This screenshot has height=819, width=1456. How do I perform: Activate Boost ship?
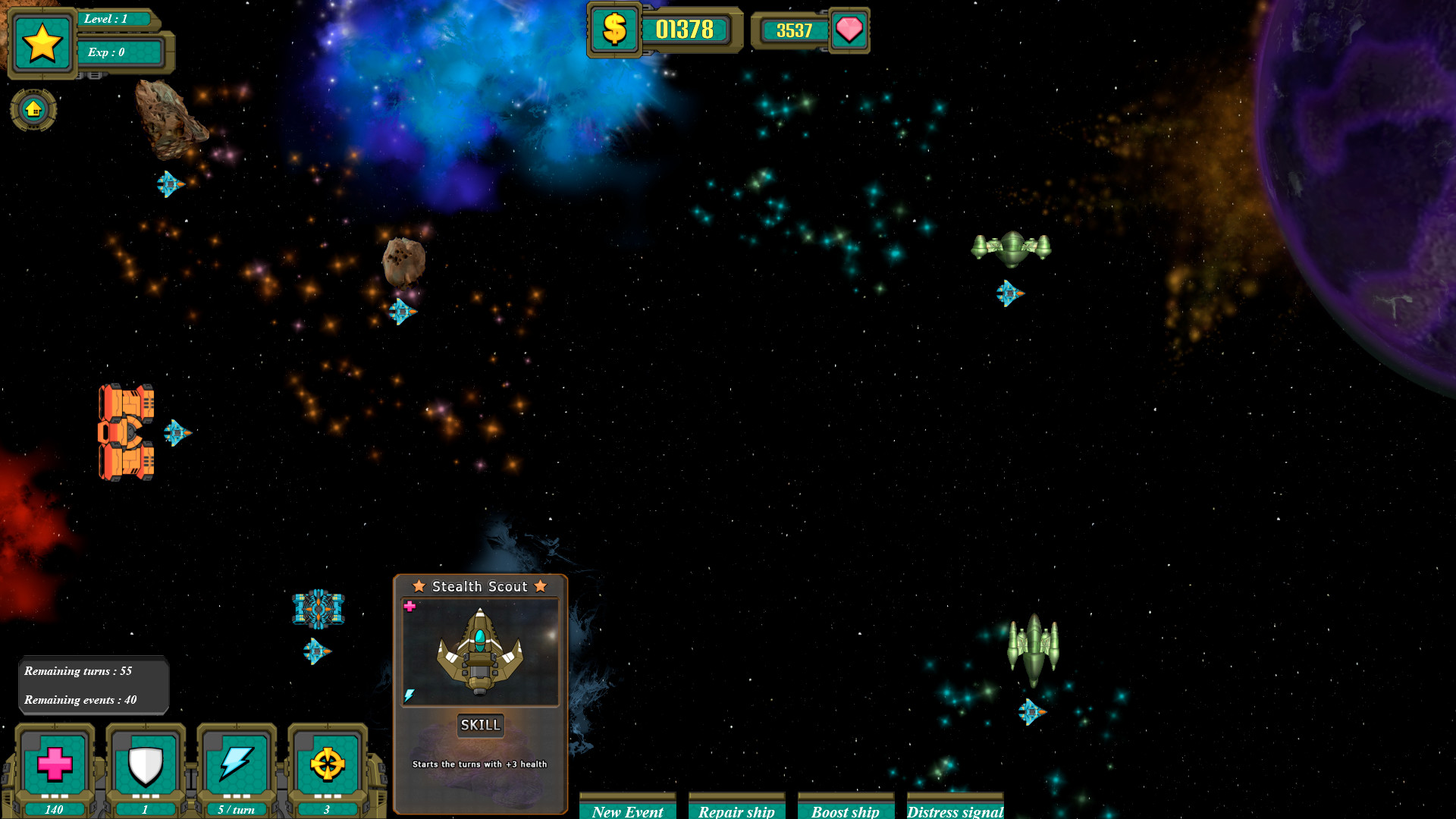[x=846, y=809]
